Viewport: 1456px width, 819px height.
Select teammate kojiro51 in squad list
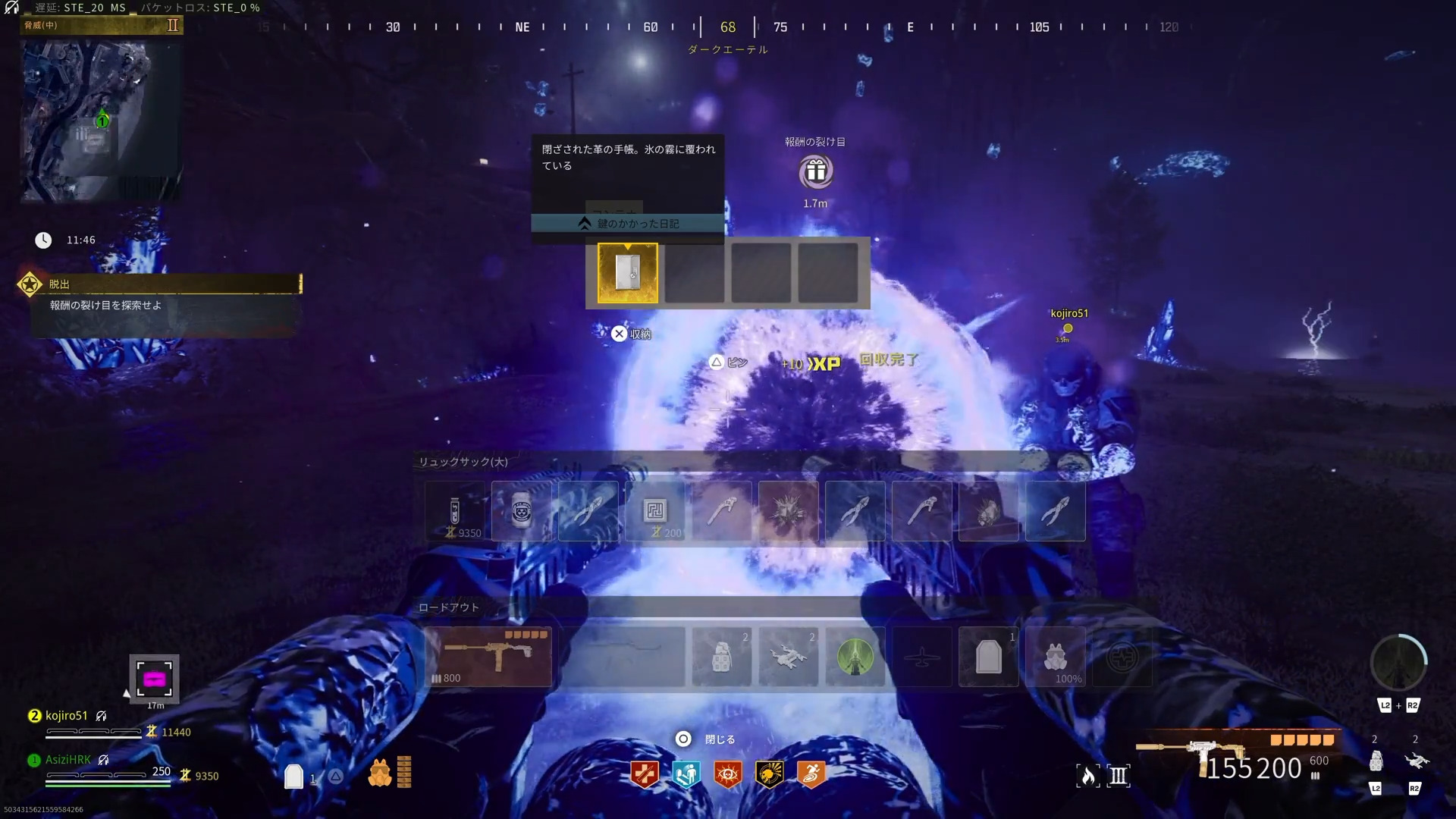click(67, 716)
